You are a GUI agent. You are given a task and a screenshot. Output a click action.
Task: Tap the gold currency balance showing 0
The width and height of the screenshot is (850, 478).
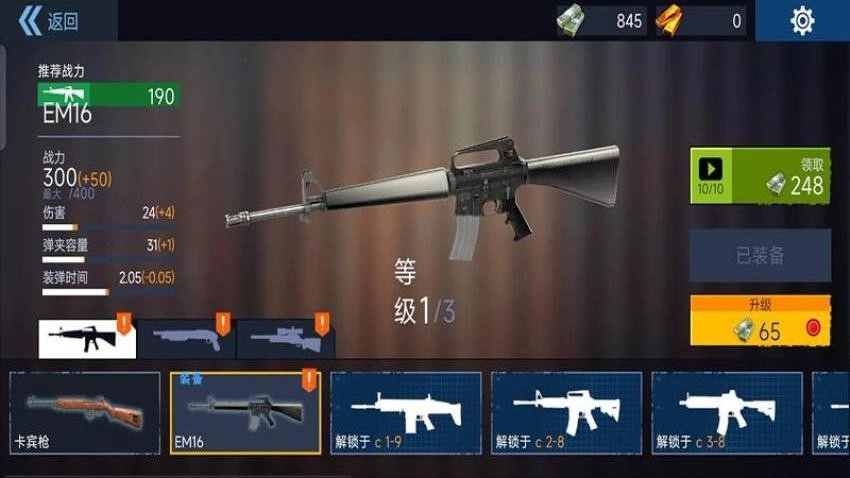(701, 21)
